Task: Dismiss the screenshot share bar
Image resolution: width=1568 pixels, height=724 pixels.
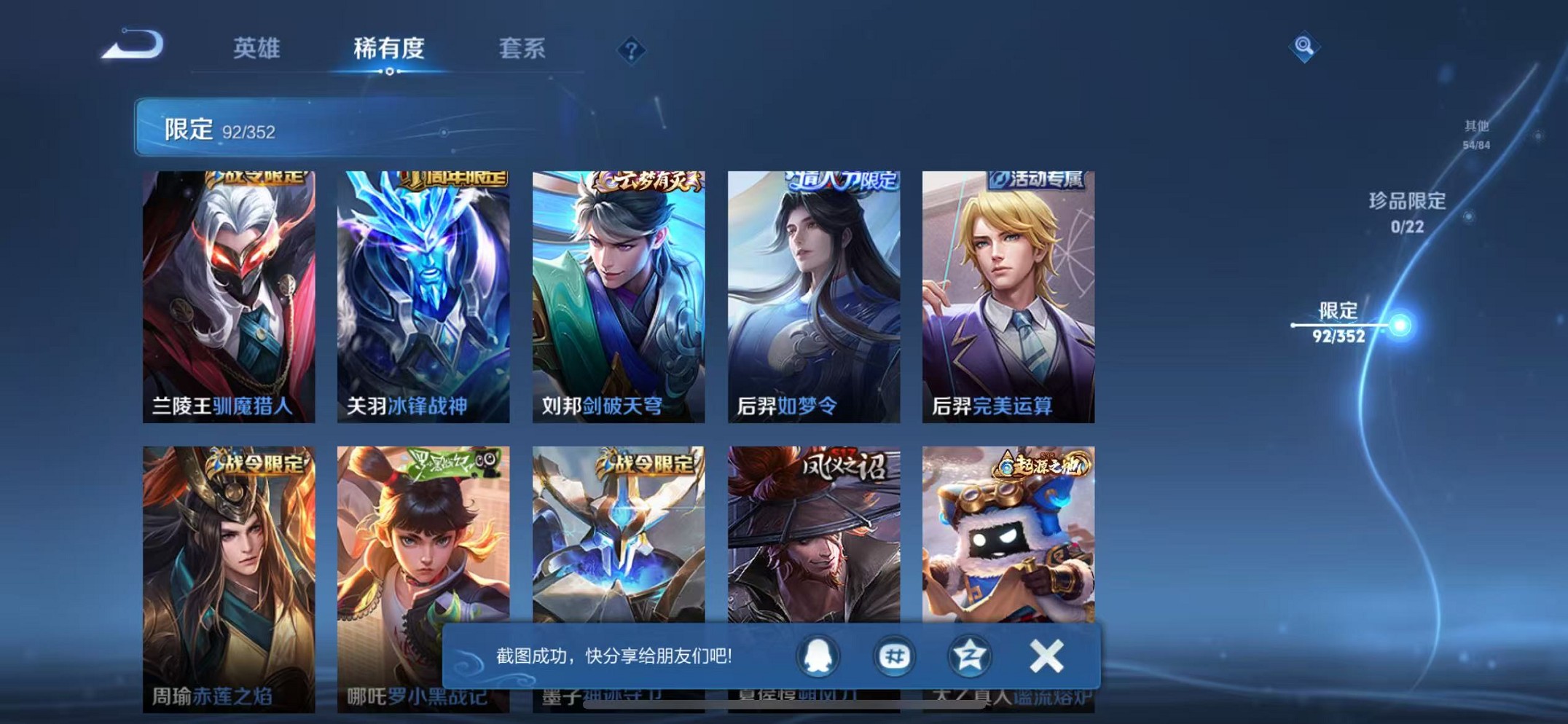Action: coord(1046,655)
